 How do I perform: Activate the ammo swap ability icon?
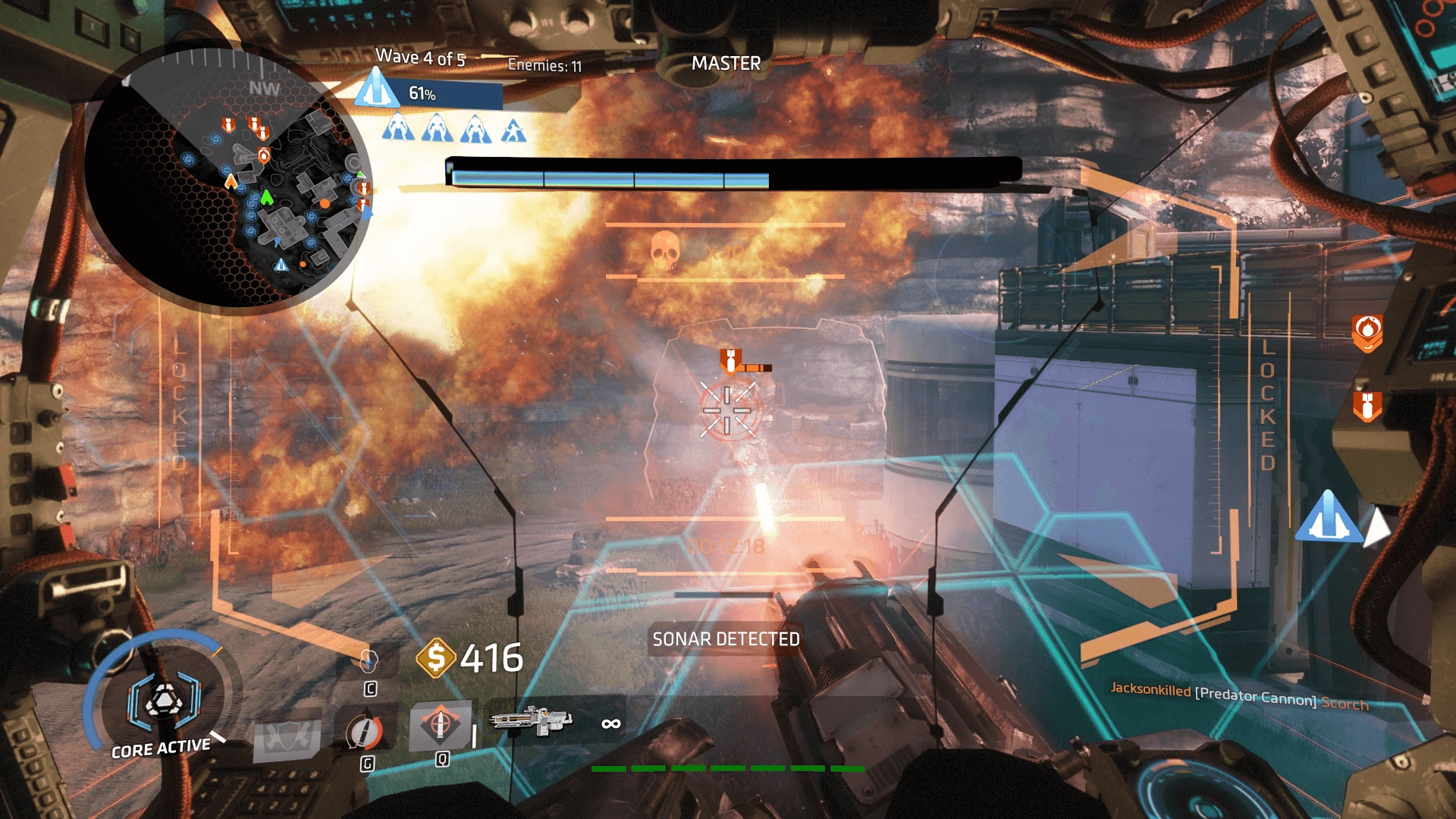click(365, 732)
